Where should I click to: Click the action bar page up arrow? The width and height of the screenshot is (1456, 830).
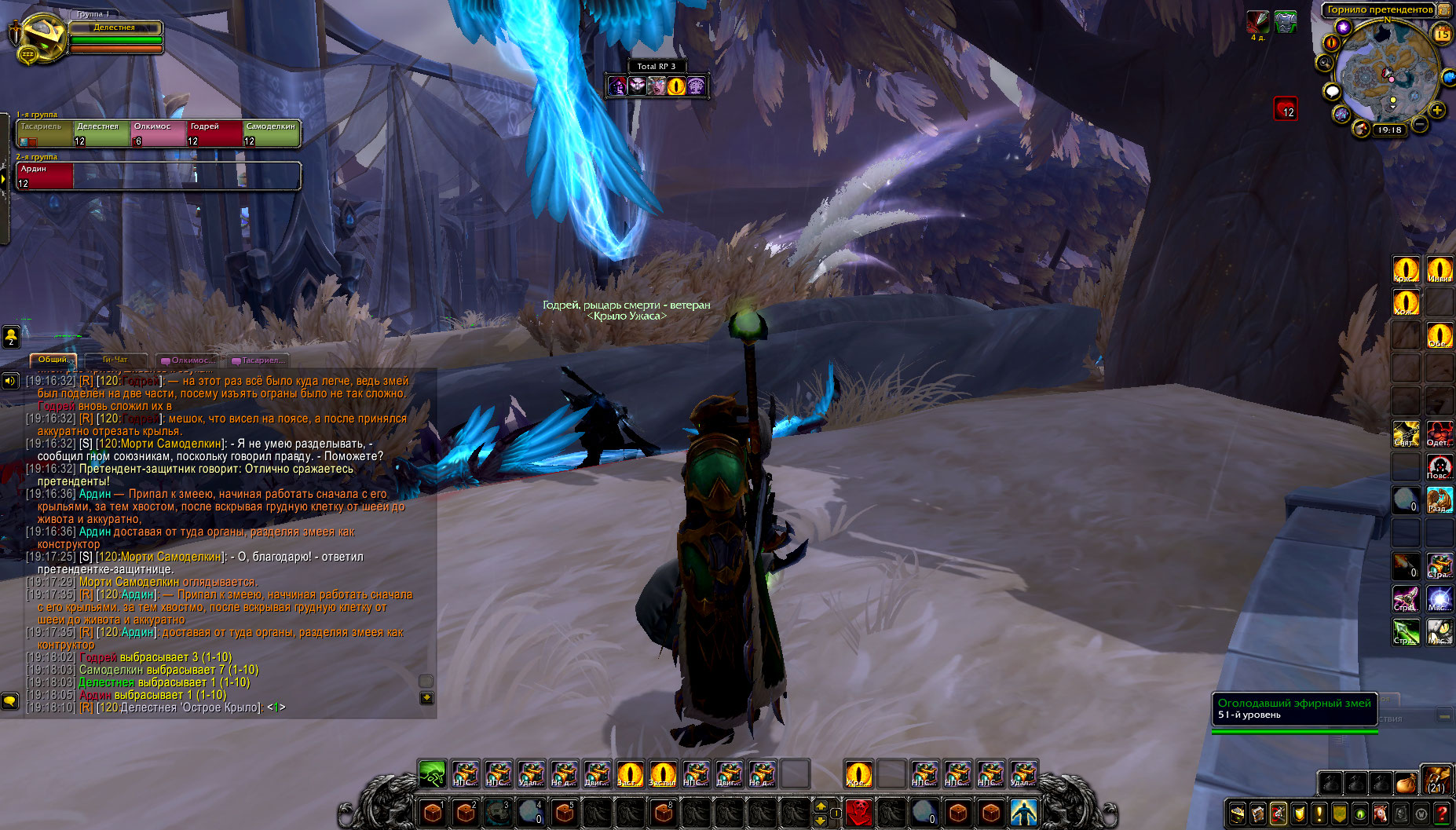pos(821,806)
